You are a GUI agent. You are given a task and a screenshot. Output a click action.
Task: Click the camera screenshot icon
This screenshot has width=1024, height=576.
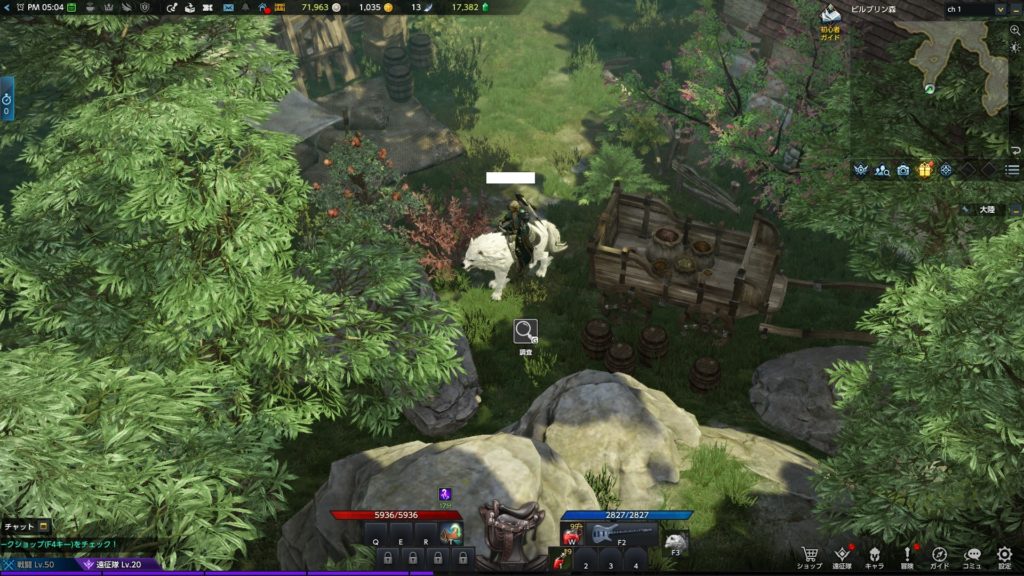coord(904,170)
